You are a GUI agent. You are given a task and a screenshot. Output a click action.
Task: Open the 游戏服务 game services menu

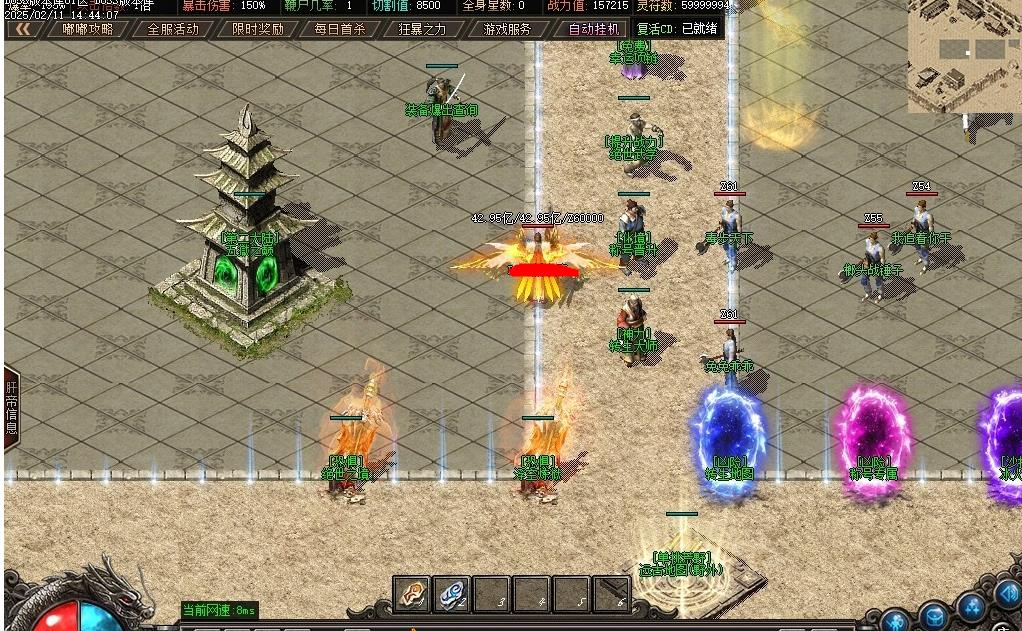(507, 29)
